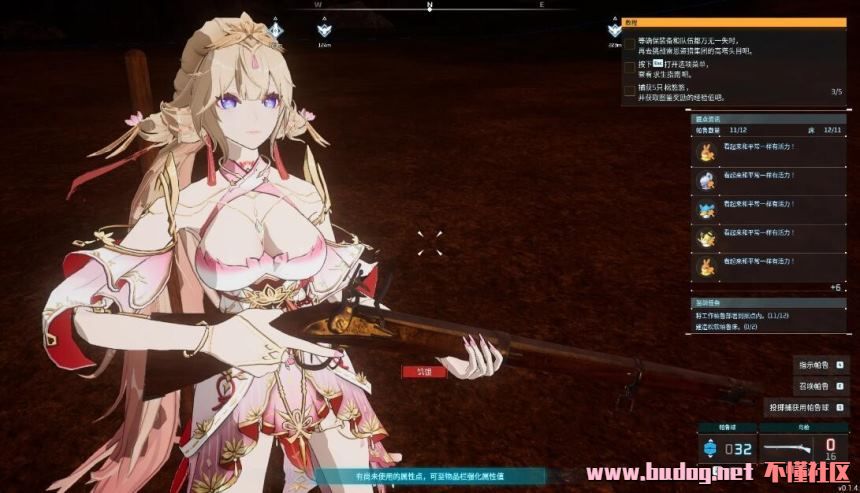Tick the checkbox for the Esc options menu tutorial
The width and height of the screenshot is (860, 493).
pyautogui.click(x=629, y=69)
